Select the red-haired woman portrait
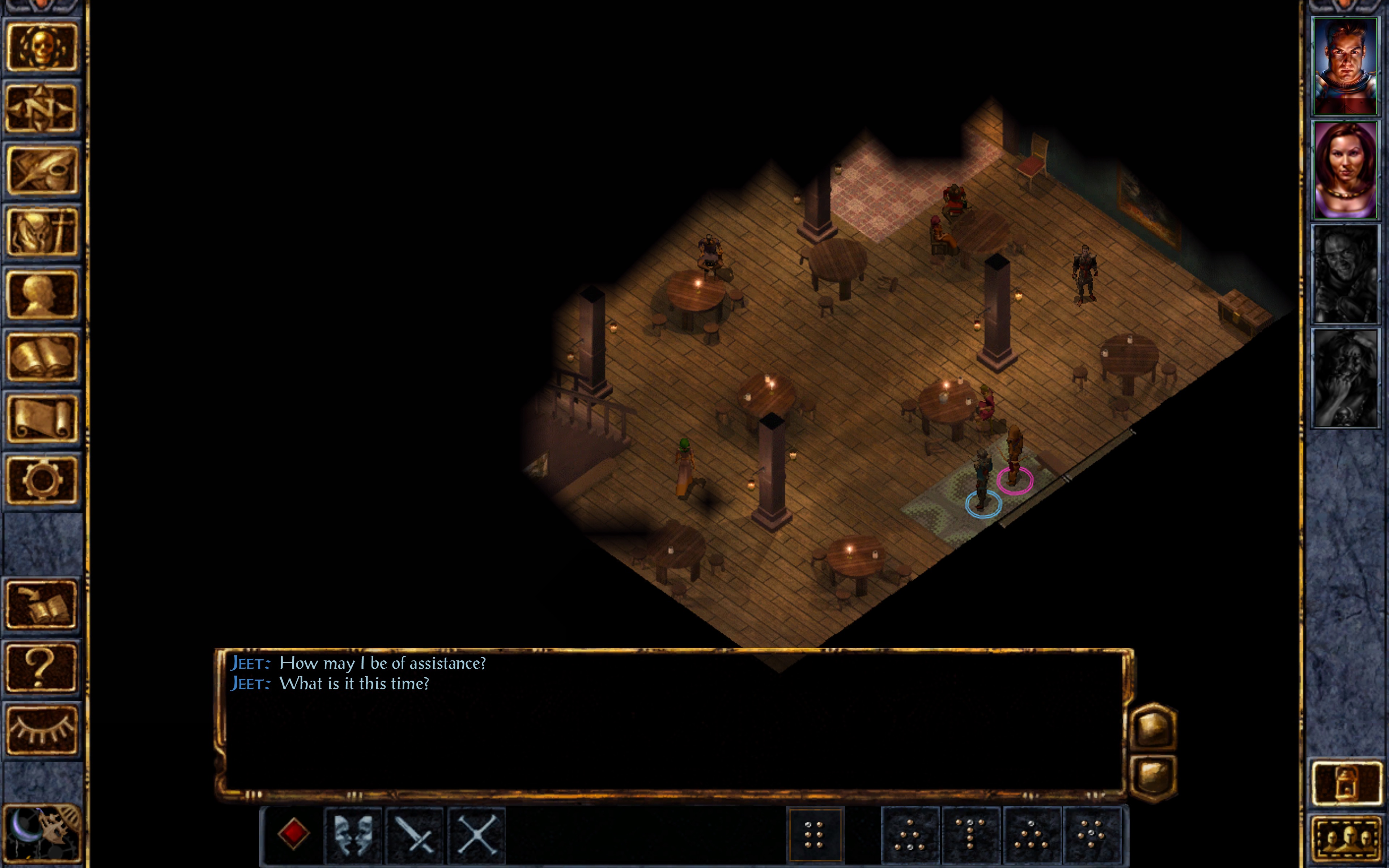Image resolution: width=1389 pixels, height=868 pixels. coord(1345,170)
